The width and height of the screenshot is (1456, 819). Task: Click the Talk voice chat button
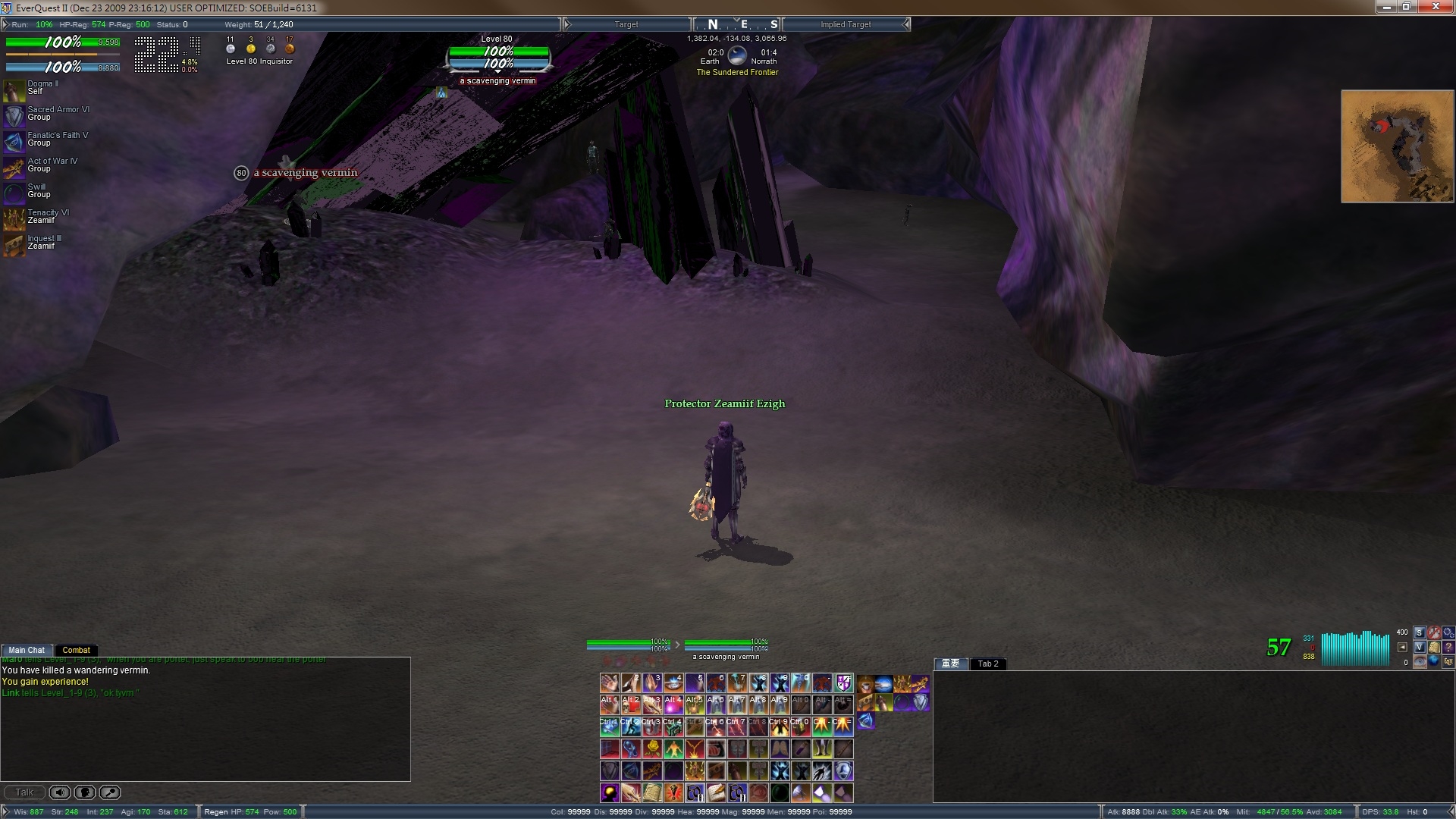click(24, 792)
